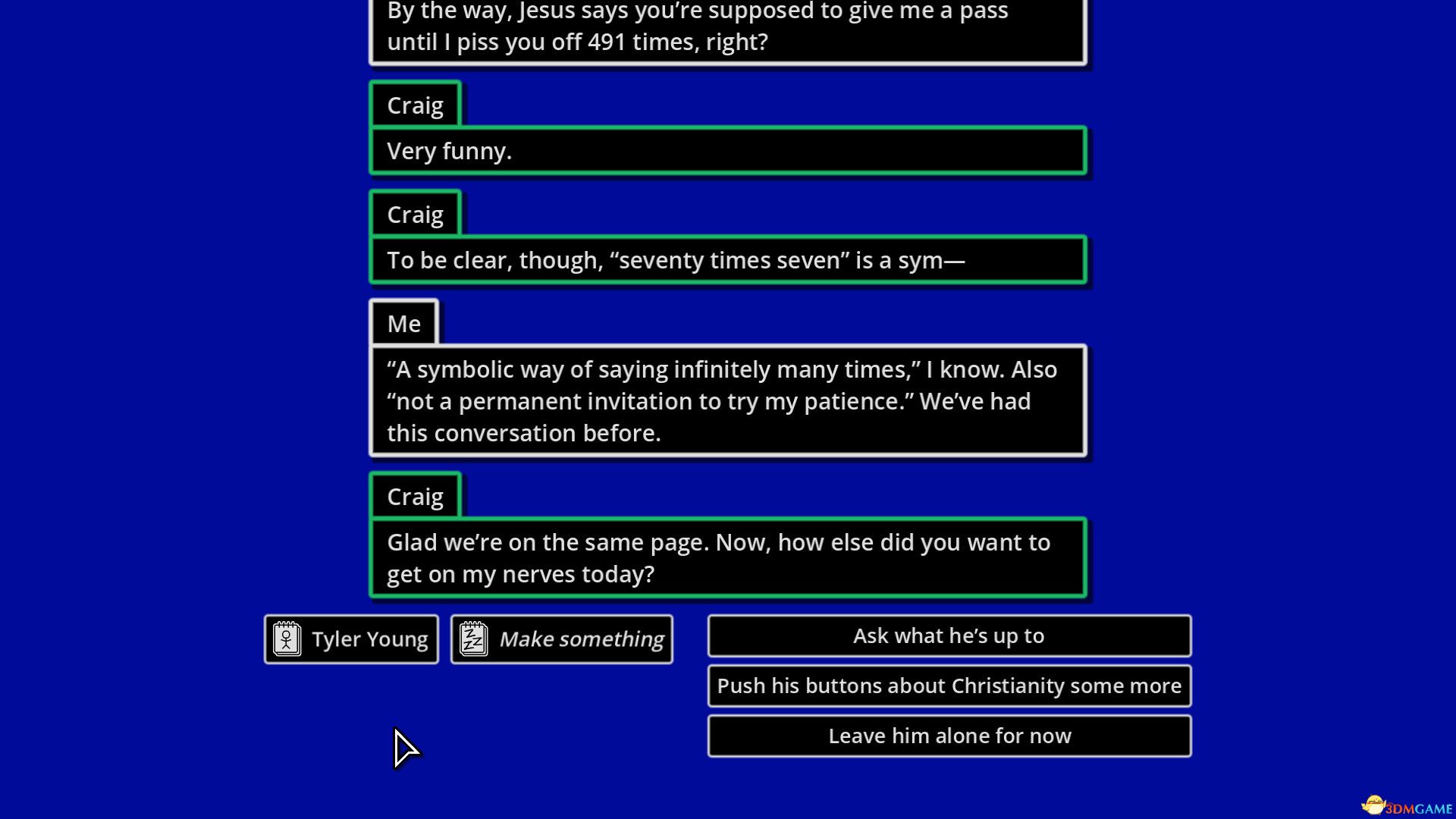The height and width of the screenshot is (819, 1456).
Task: Click the 'Me' name tag
Action: (403, 322)
